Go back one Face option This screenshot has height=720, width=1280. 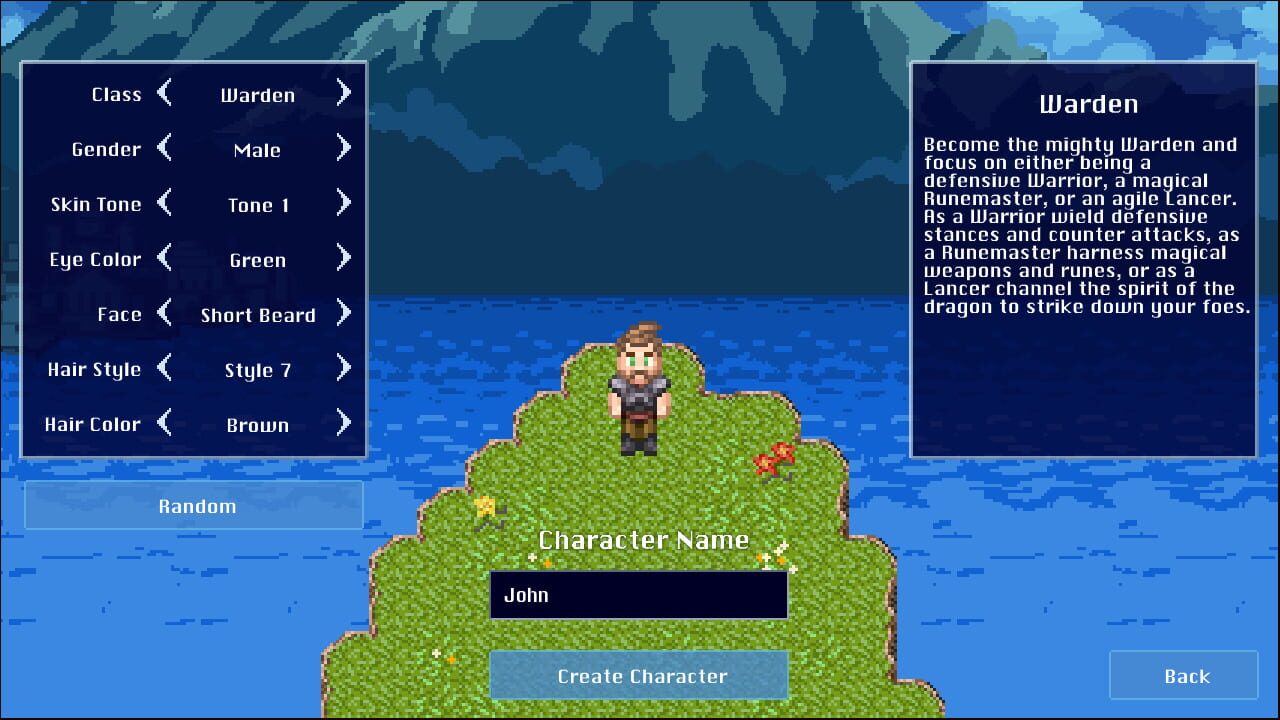point(167,314)
